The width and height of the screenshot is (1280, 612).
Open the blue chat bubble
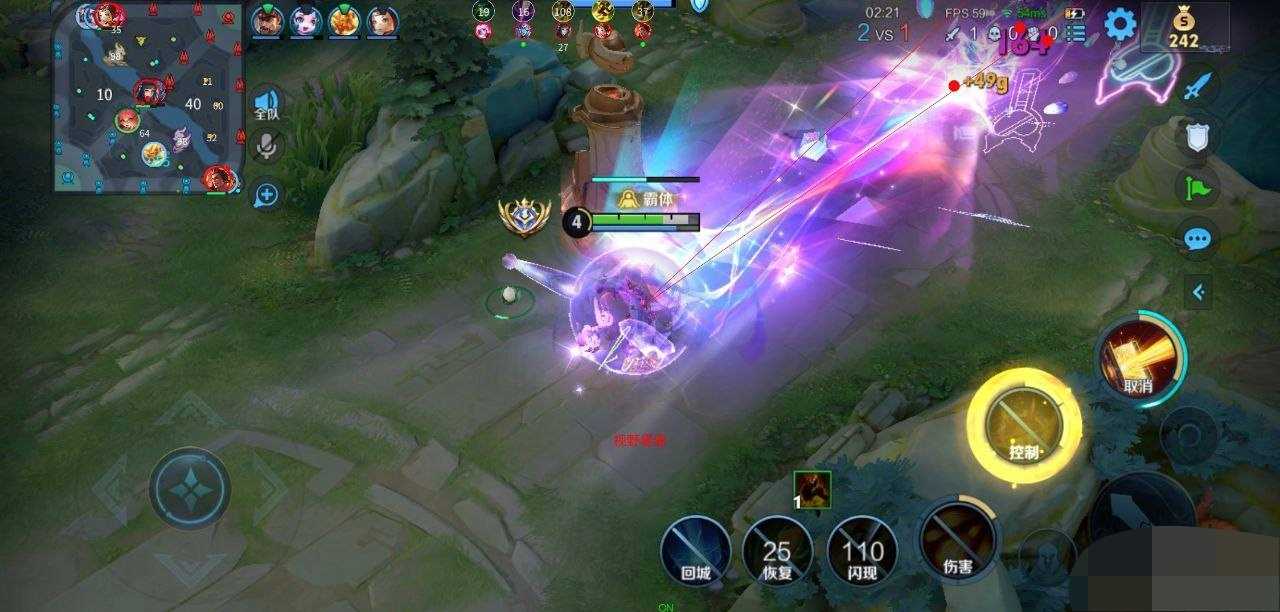[x=1197, y=239]
